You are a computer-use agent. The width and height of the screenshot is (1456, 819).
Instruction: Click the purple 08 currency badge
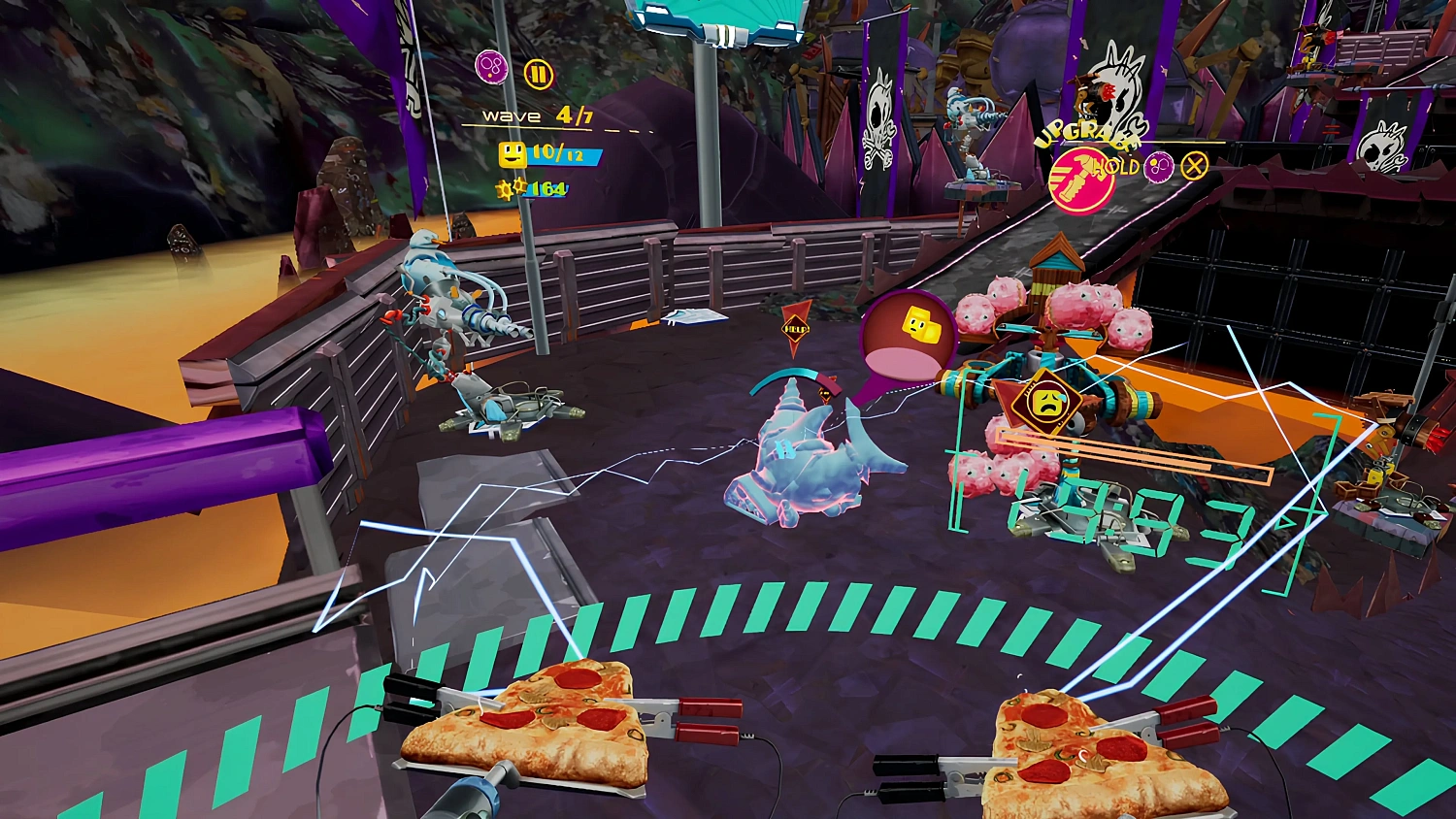(x=492, y=68)
